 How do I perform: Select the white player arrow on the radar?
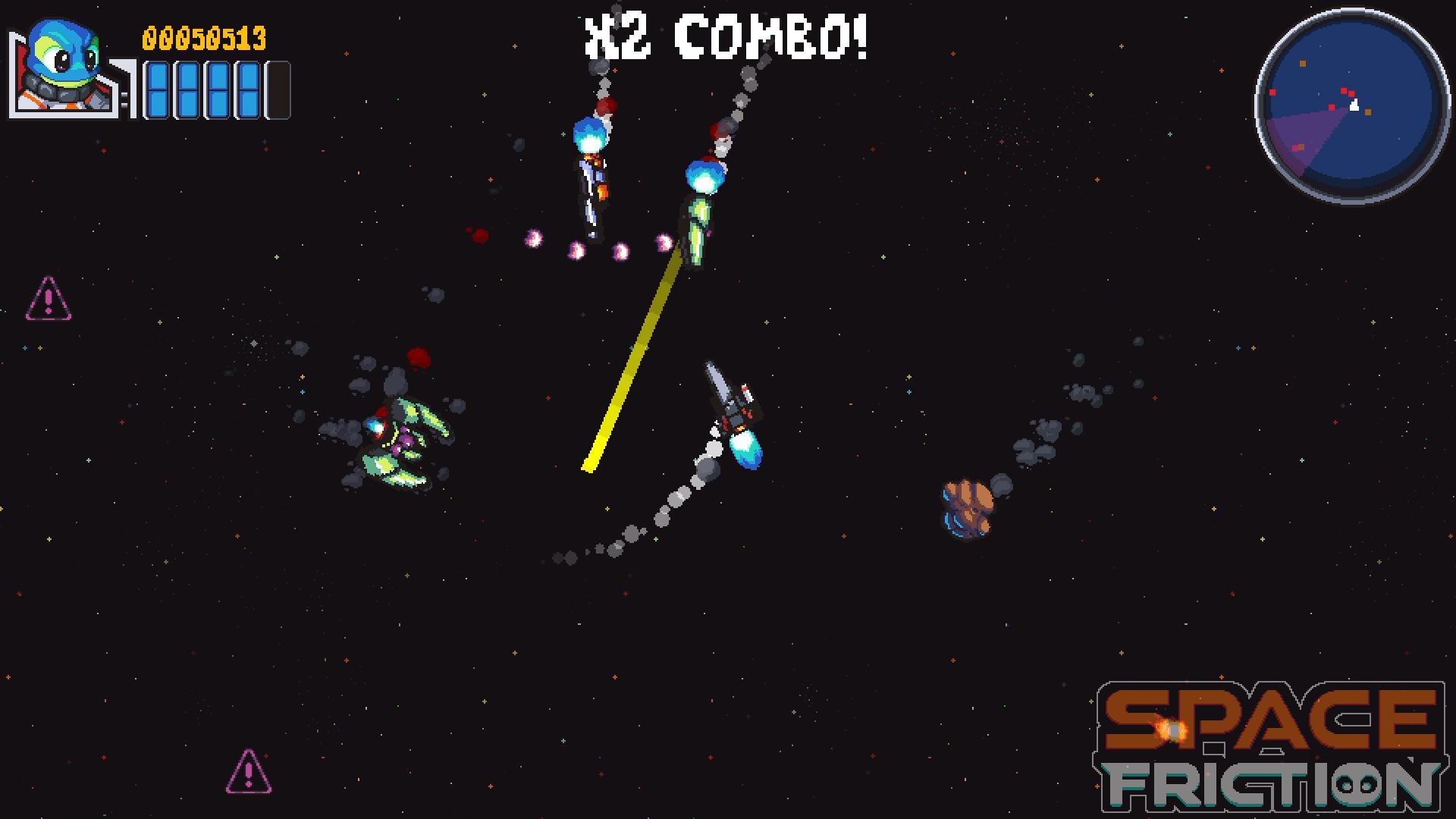(1355, 105)
